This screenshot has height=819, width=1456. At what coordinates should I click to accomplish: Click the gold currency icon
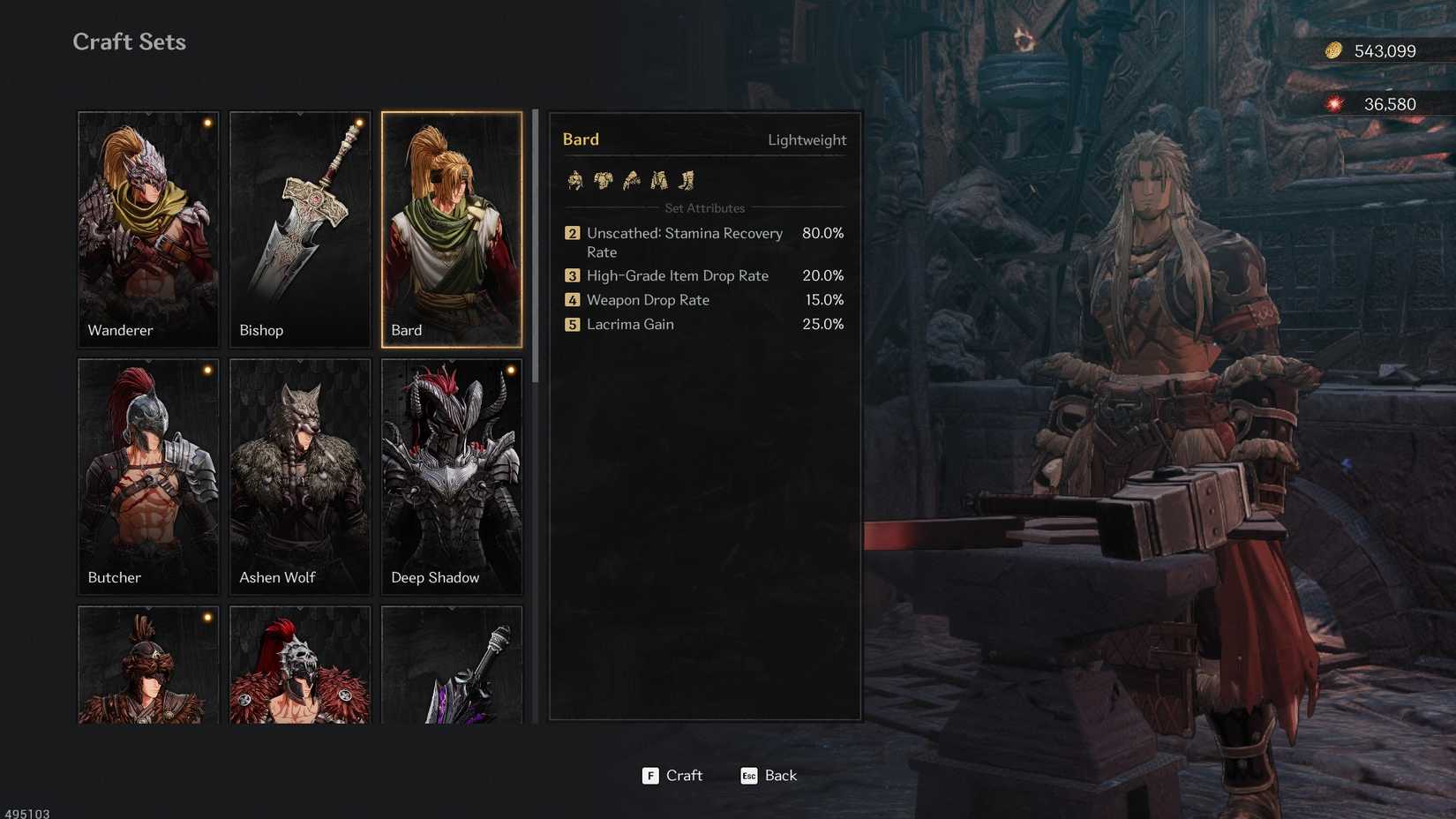click(x=1333, y=50)
